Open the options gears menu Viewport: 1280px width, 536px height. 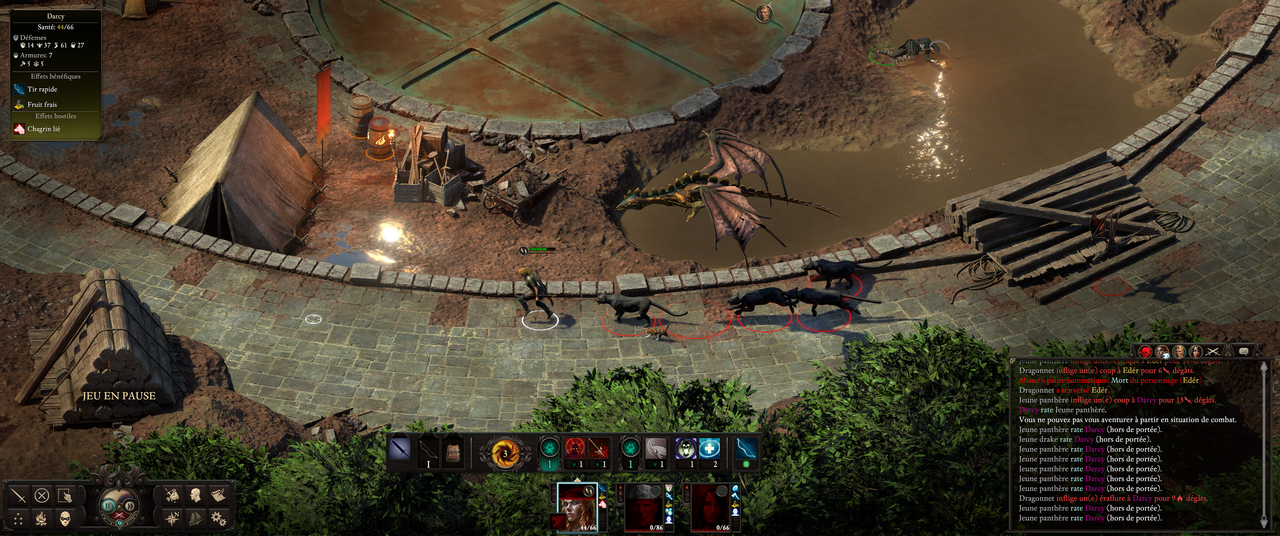218,518
